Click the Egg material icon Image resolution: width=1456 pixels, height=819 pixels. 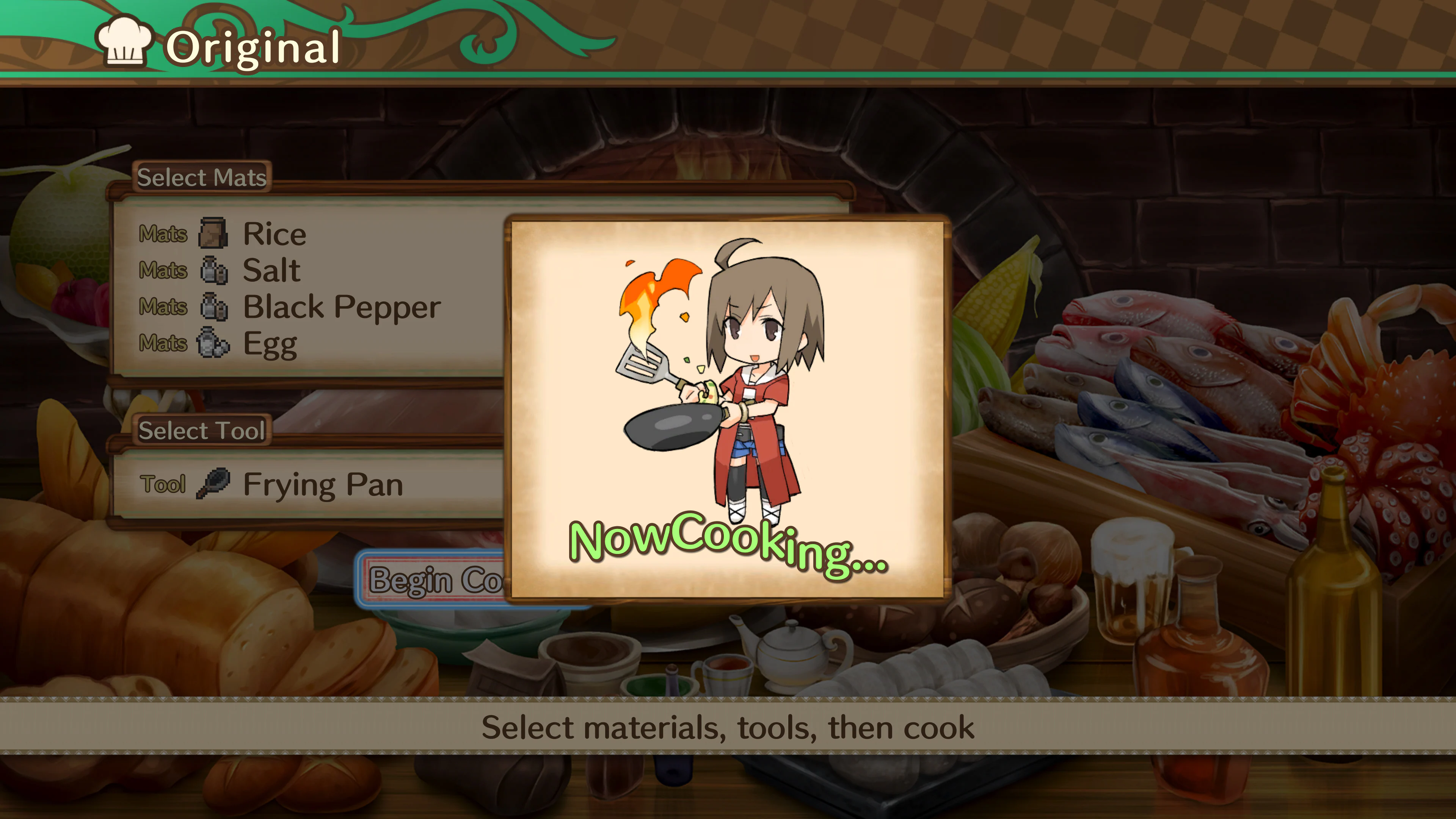(x=215, y=342)
